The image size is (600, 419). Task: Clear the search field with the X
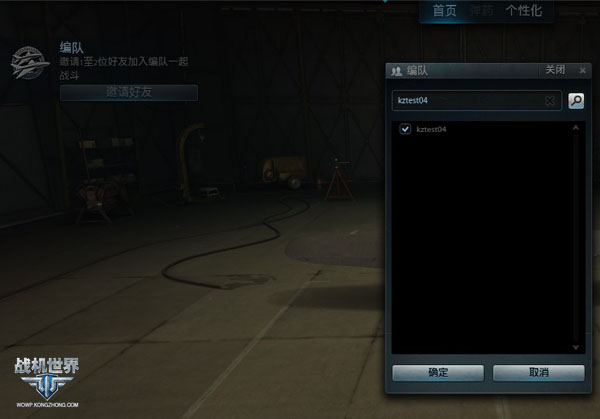pos(550,101)
